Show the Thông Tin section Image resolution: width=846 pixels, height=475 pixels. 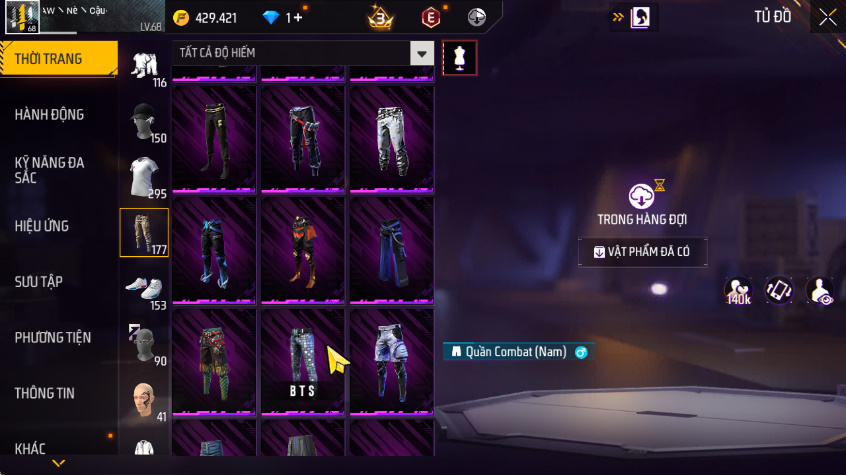point(45,393)
